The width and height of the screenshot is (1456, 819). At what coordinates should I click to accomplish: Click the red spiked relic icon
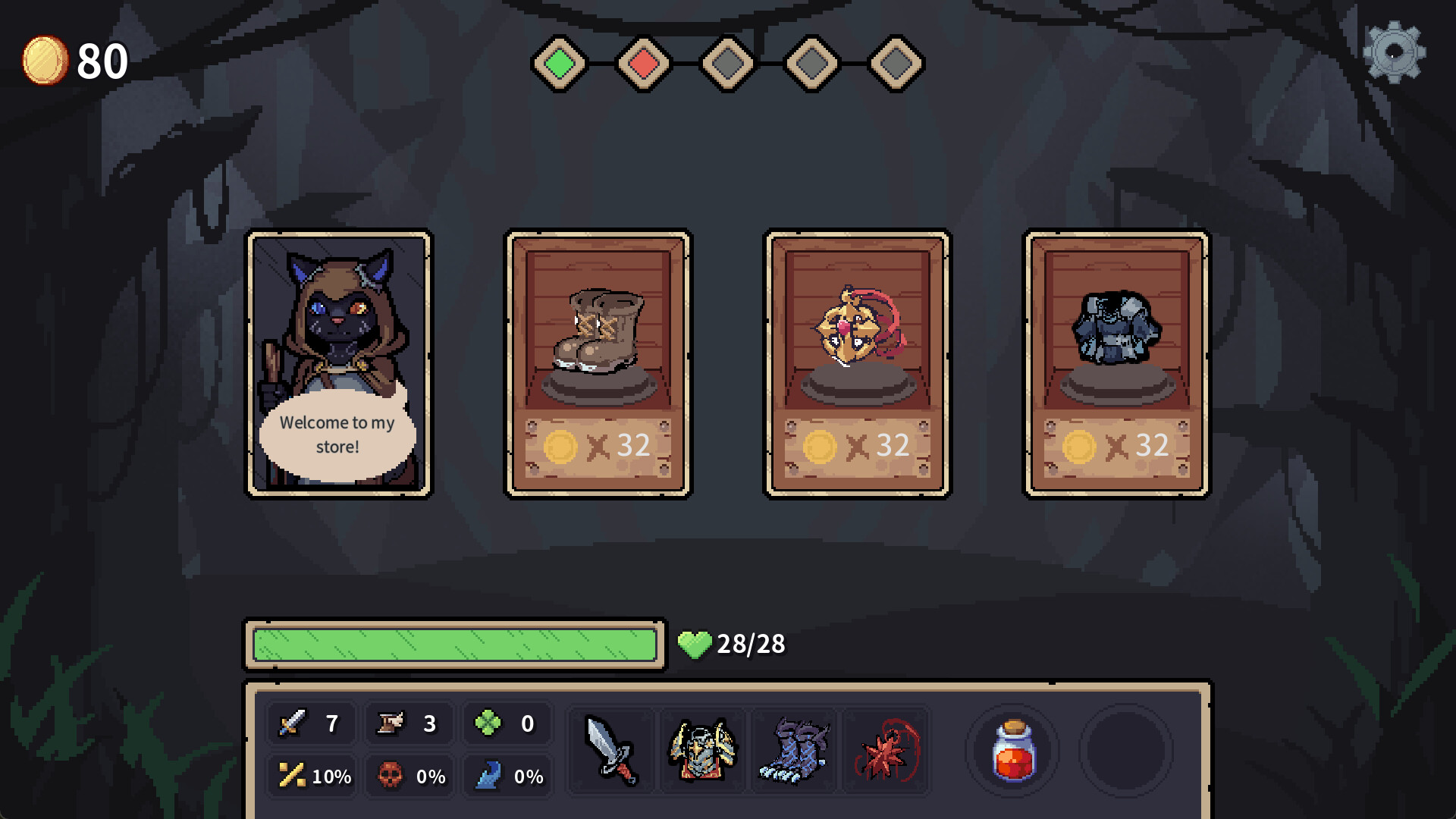(x=886, y=751)
